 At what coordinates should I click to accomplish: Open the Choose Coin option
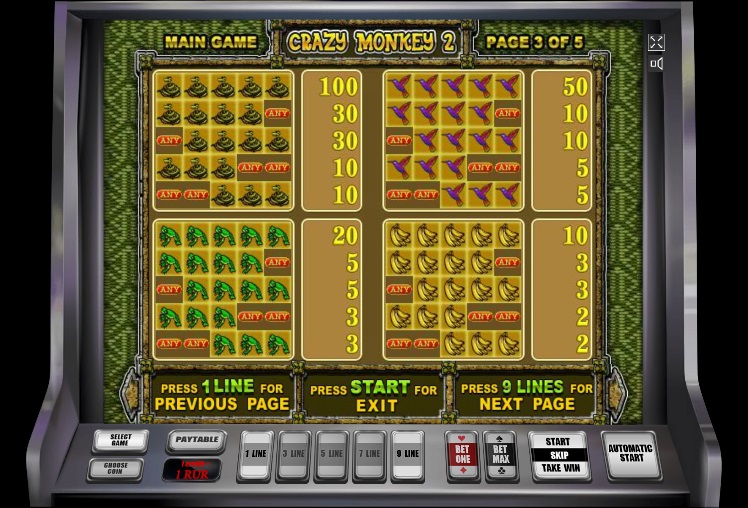coord(120,468)
